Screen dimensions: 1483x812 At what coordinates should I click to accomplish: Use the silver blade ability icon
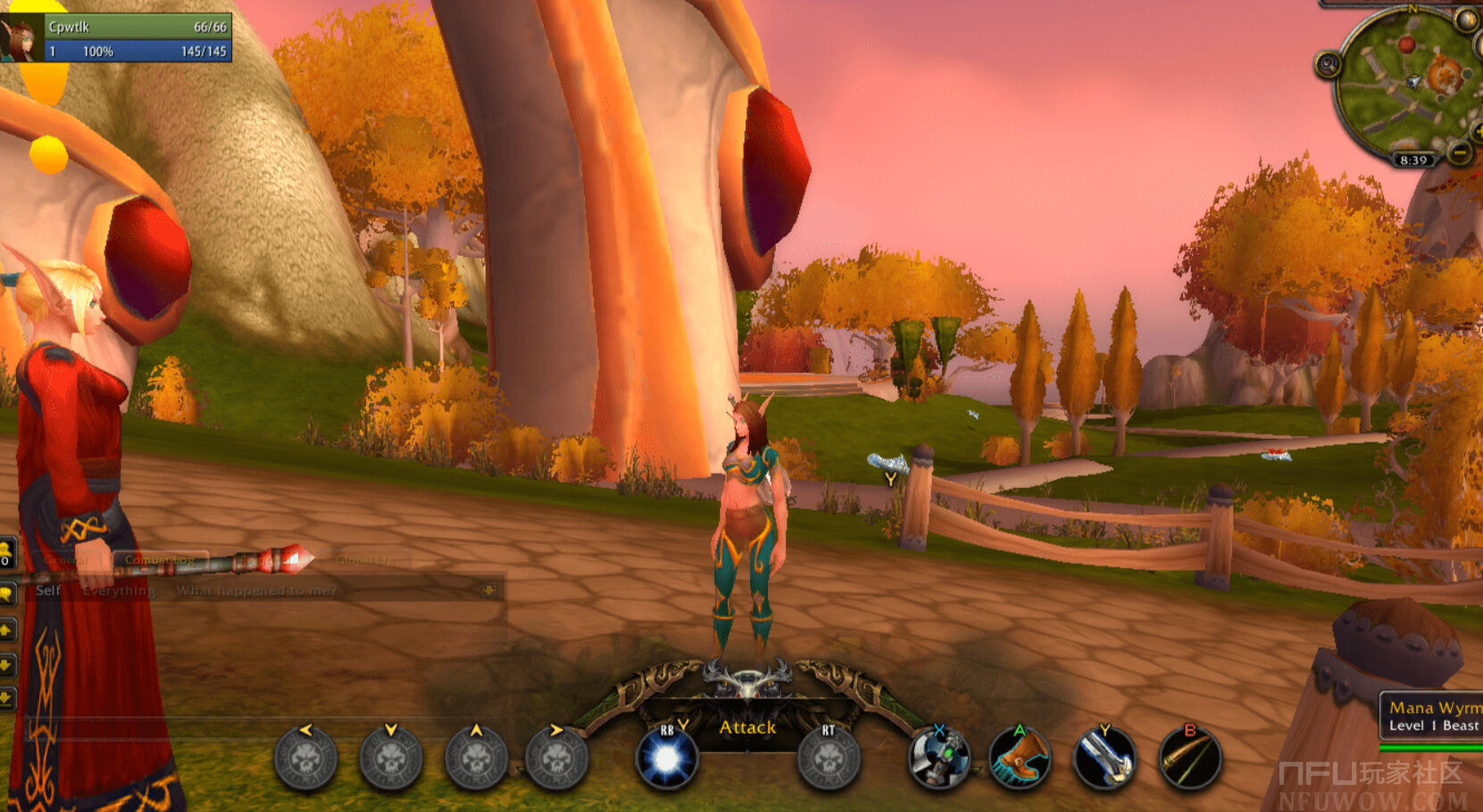point(1104,759)
